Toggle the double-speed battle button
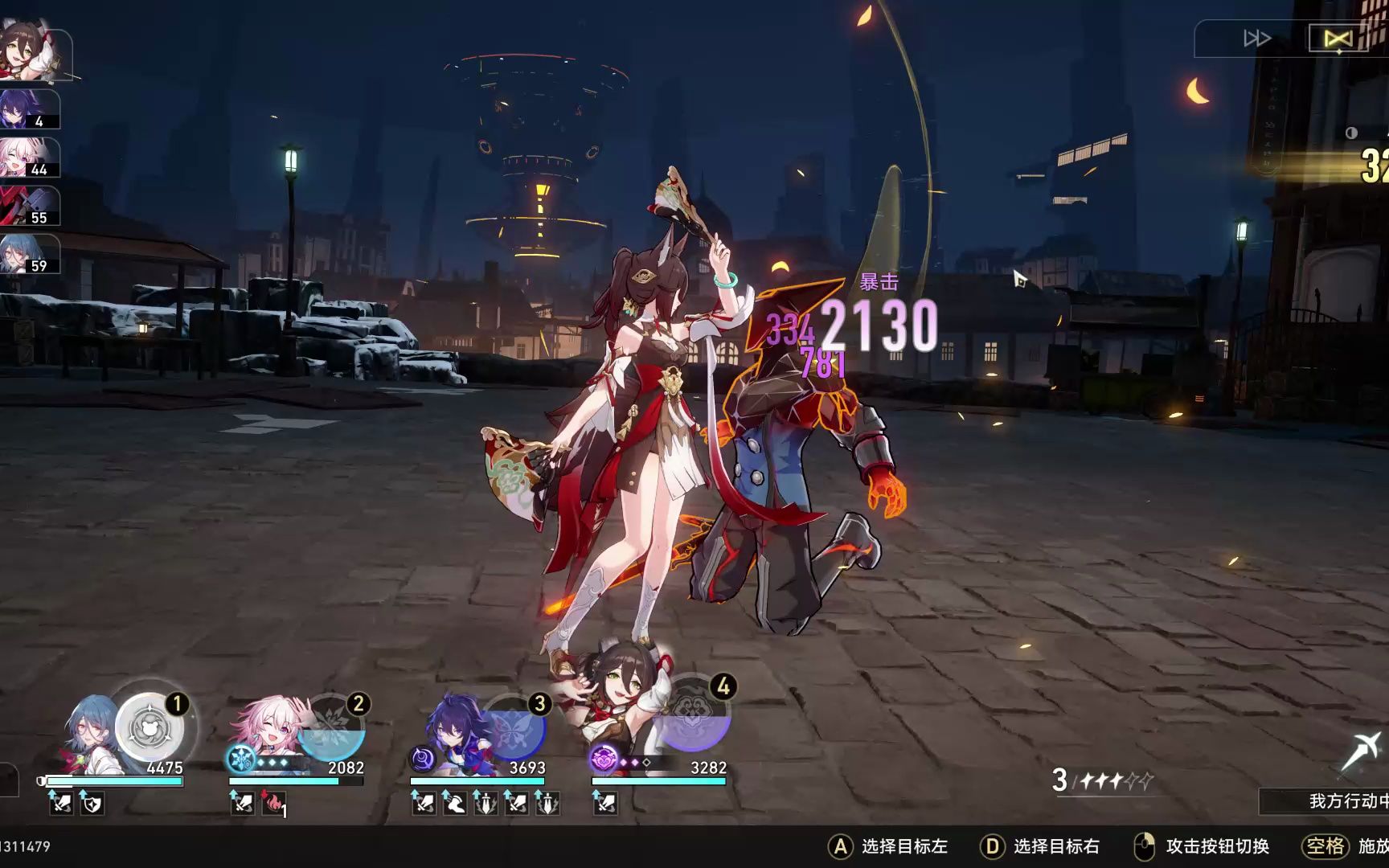 pyautogui.click(x=1256, y=39)
